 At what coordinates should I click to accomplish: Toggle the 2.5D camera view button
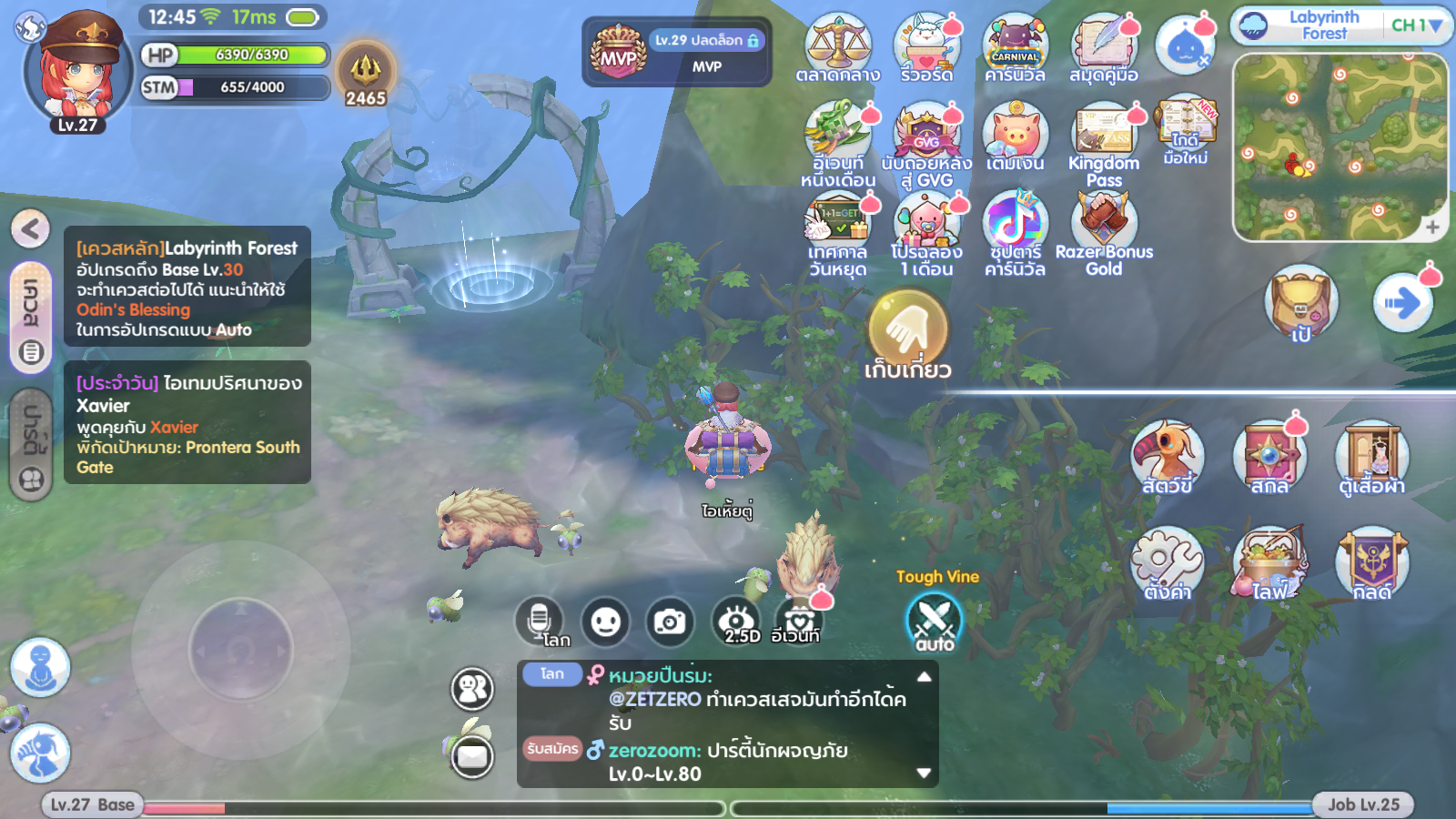coord(737,622)
